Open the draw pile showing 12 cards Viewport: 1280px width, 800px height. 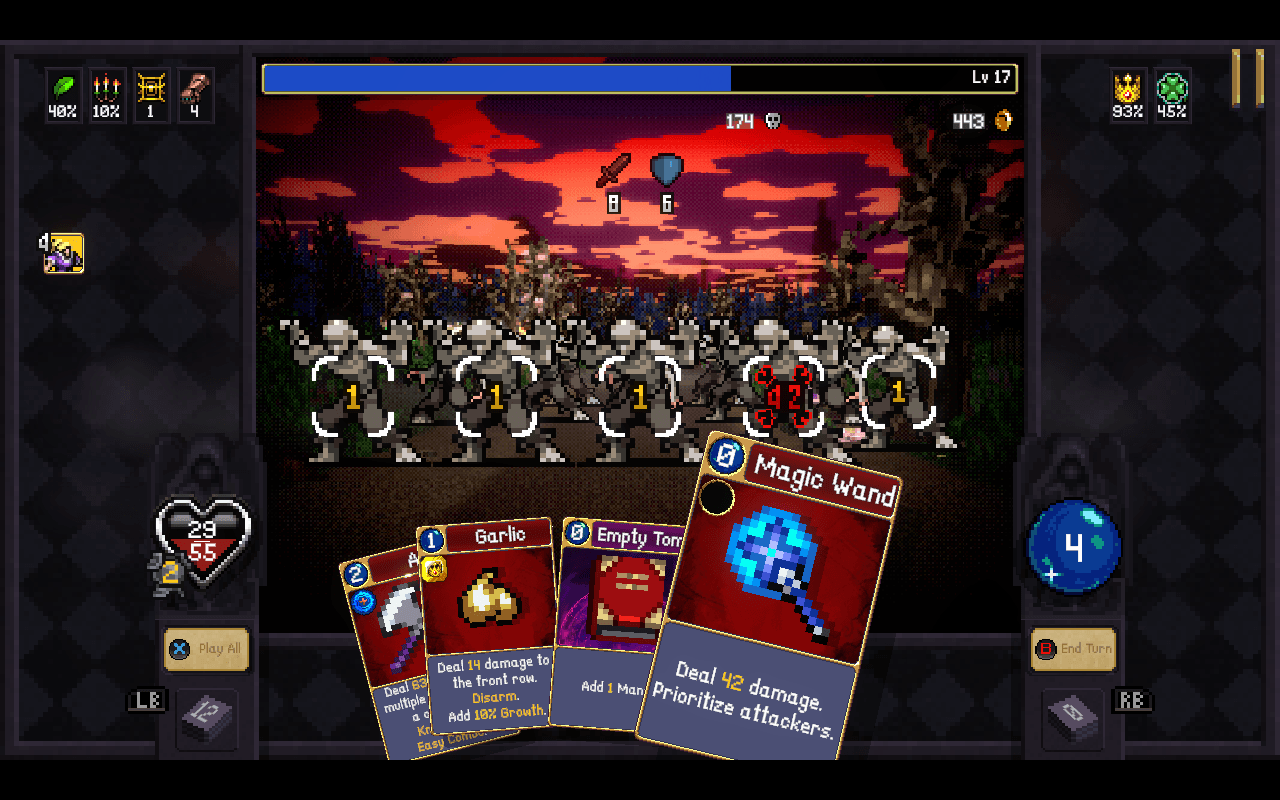coord(207,716)
